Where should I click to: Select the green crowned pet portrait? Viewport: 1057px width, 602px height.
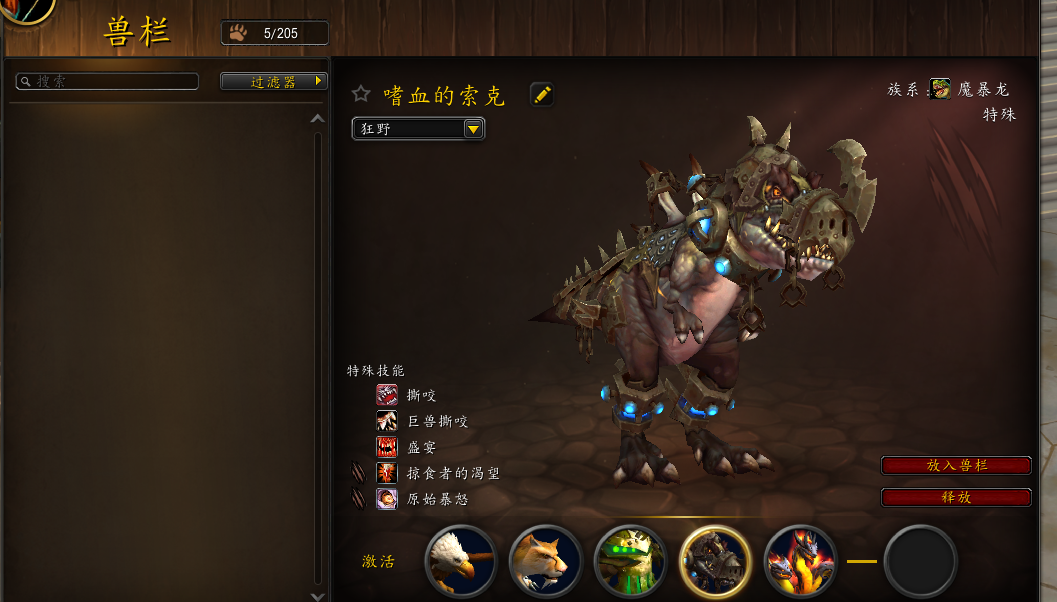pos(631,561)
